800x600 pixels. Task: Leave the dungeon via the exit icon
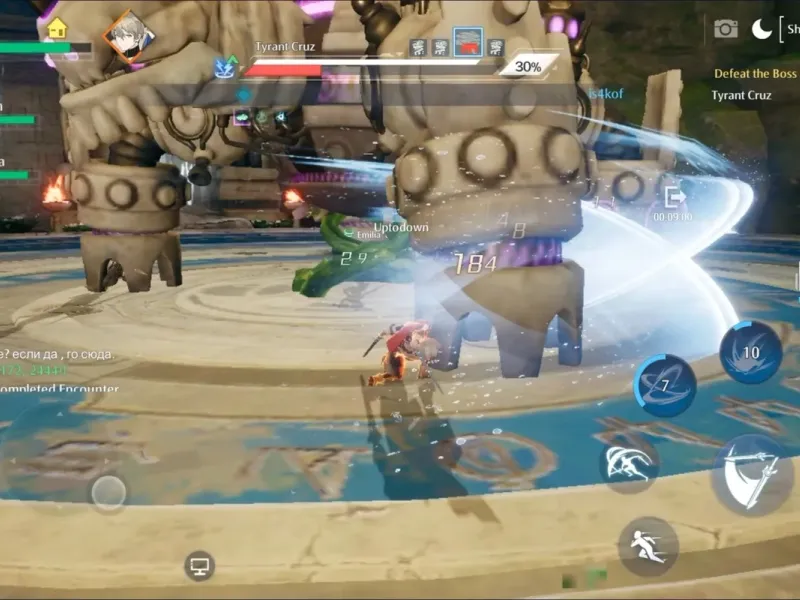675,198
